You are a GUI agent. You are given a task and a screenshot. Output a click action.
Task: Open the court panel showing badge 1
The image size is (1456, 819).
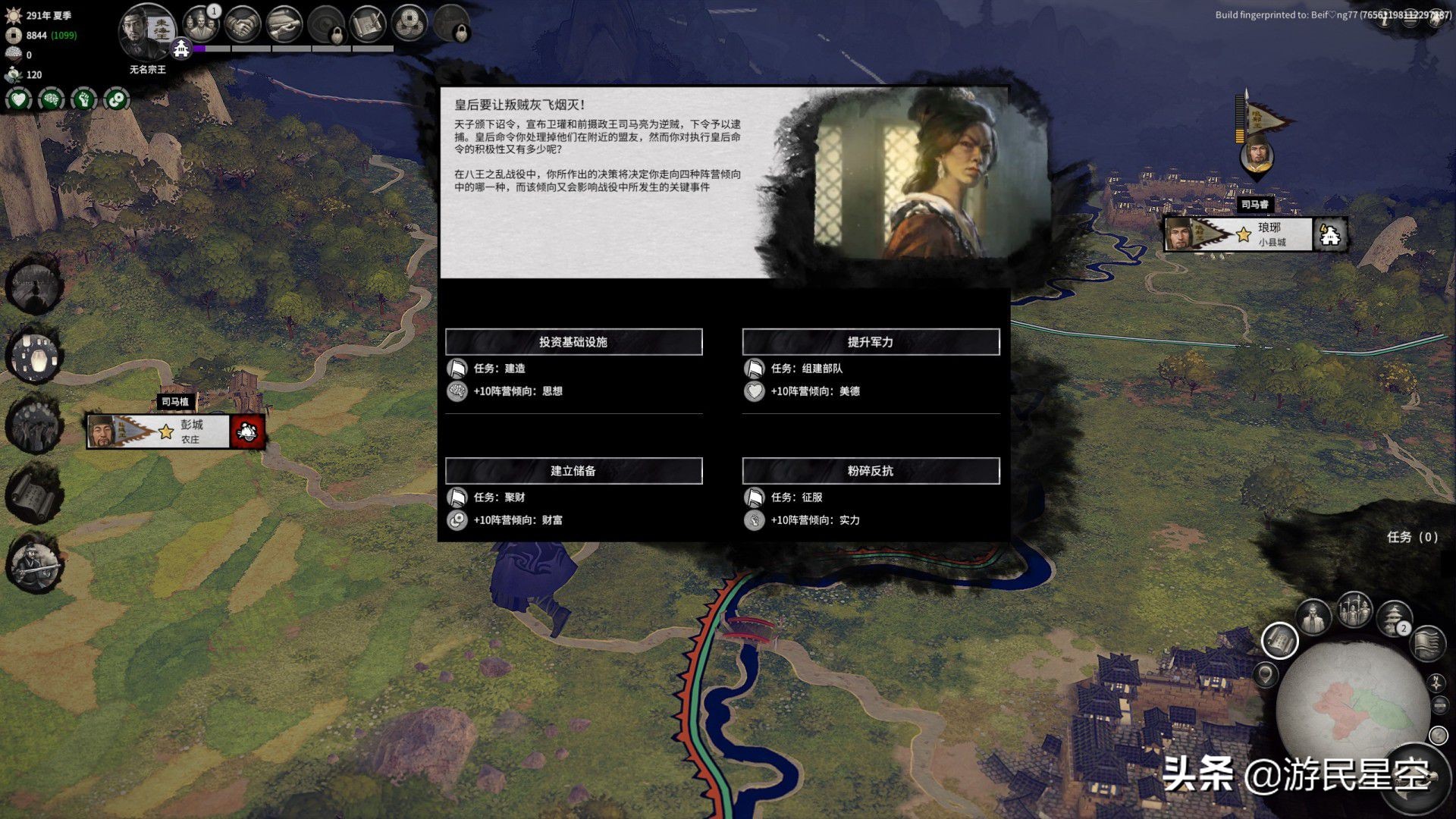coord(203,25)
